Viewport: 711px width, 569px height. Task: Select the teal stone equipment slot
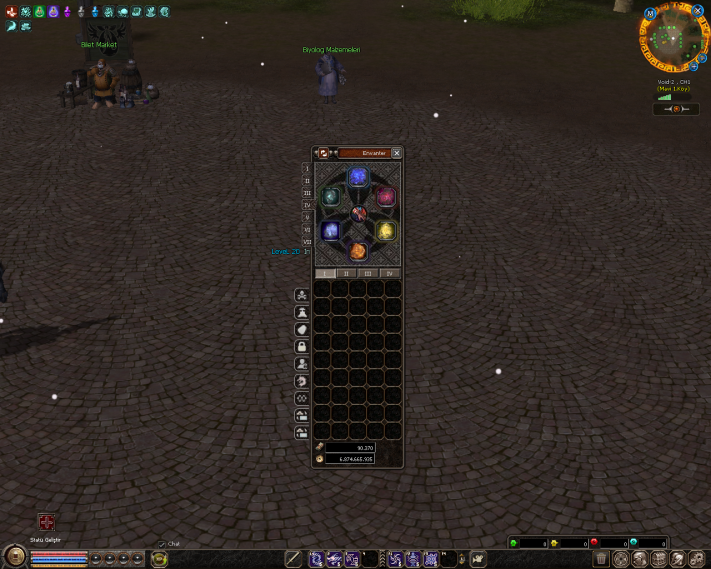330,197
